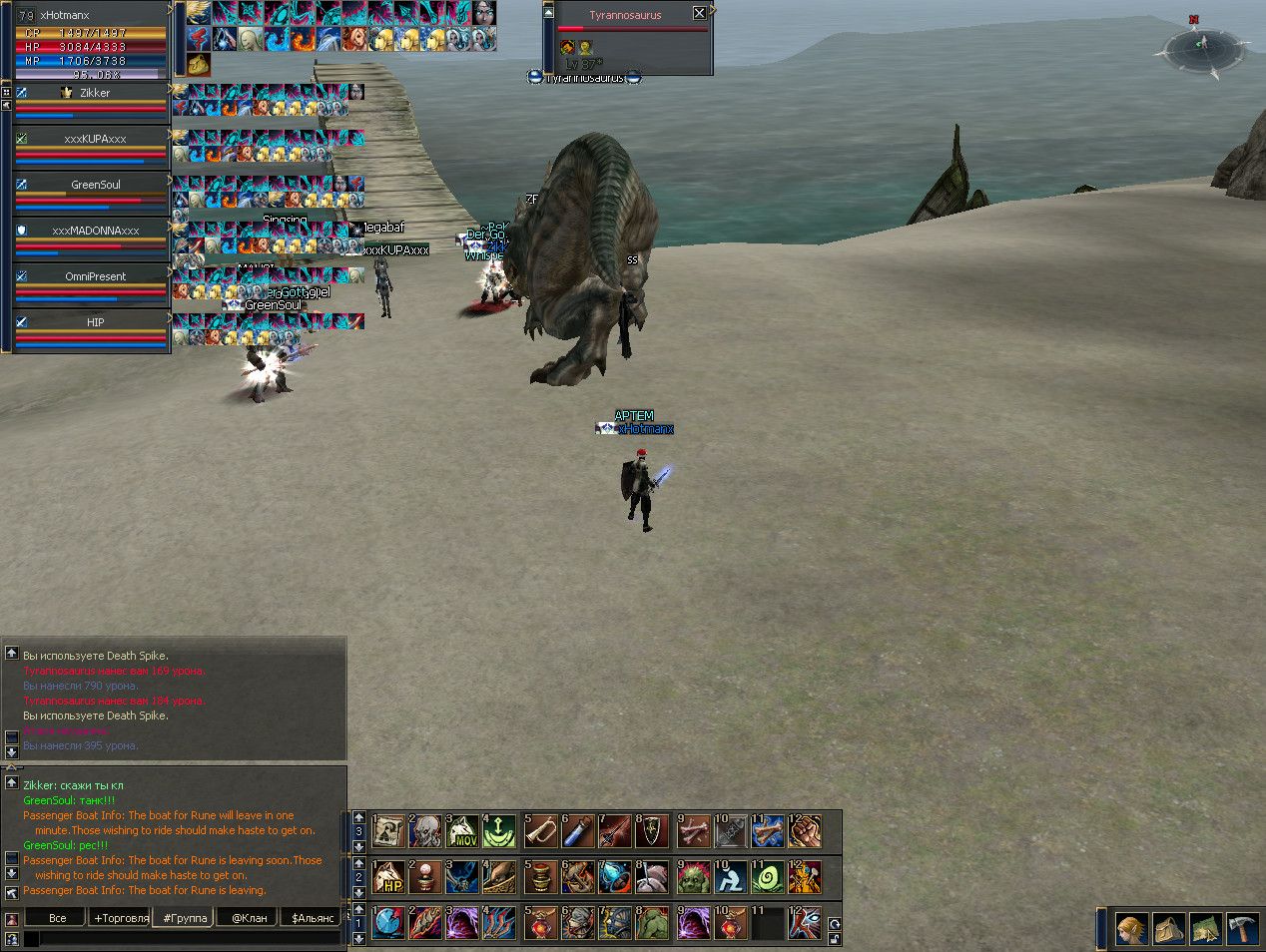Switch chat to the +Торговля tab
The image size is (1266, 952).
click(121, 918)
